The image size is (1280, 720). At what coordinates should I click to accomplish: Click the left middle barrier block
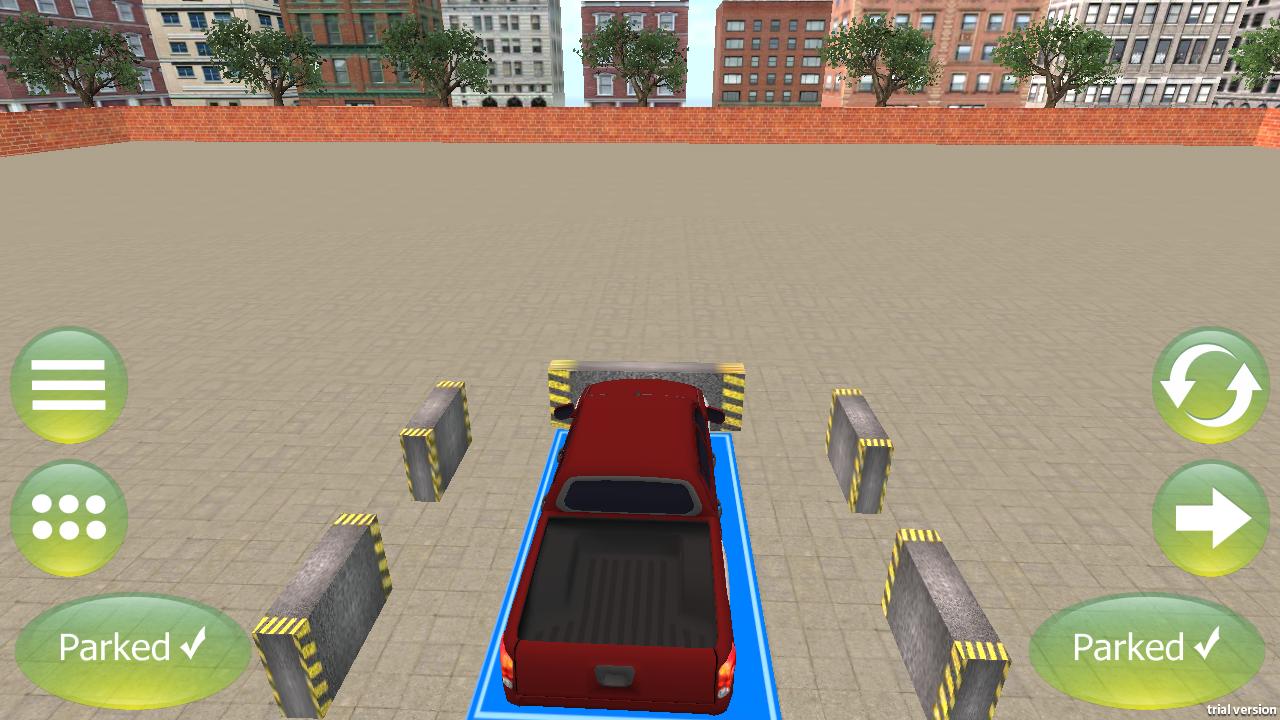[435, 440]
